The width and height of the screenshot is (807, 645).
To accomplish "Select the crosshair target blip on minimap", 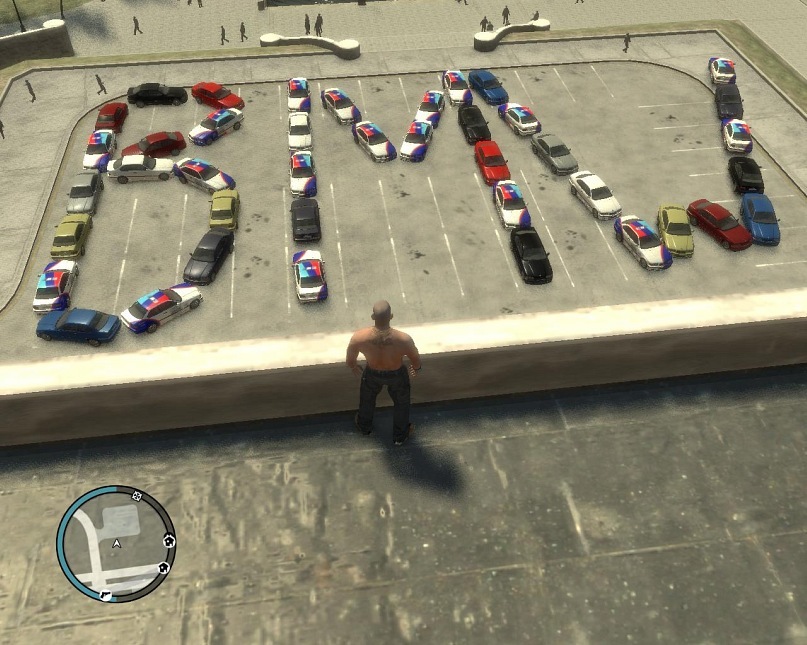I will click(137, 495).
